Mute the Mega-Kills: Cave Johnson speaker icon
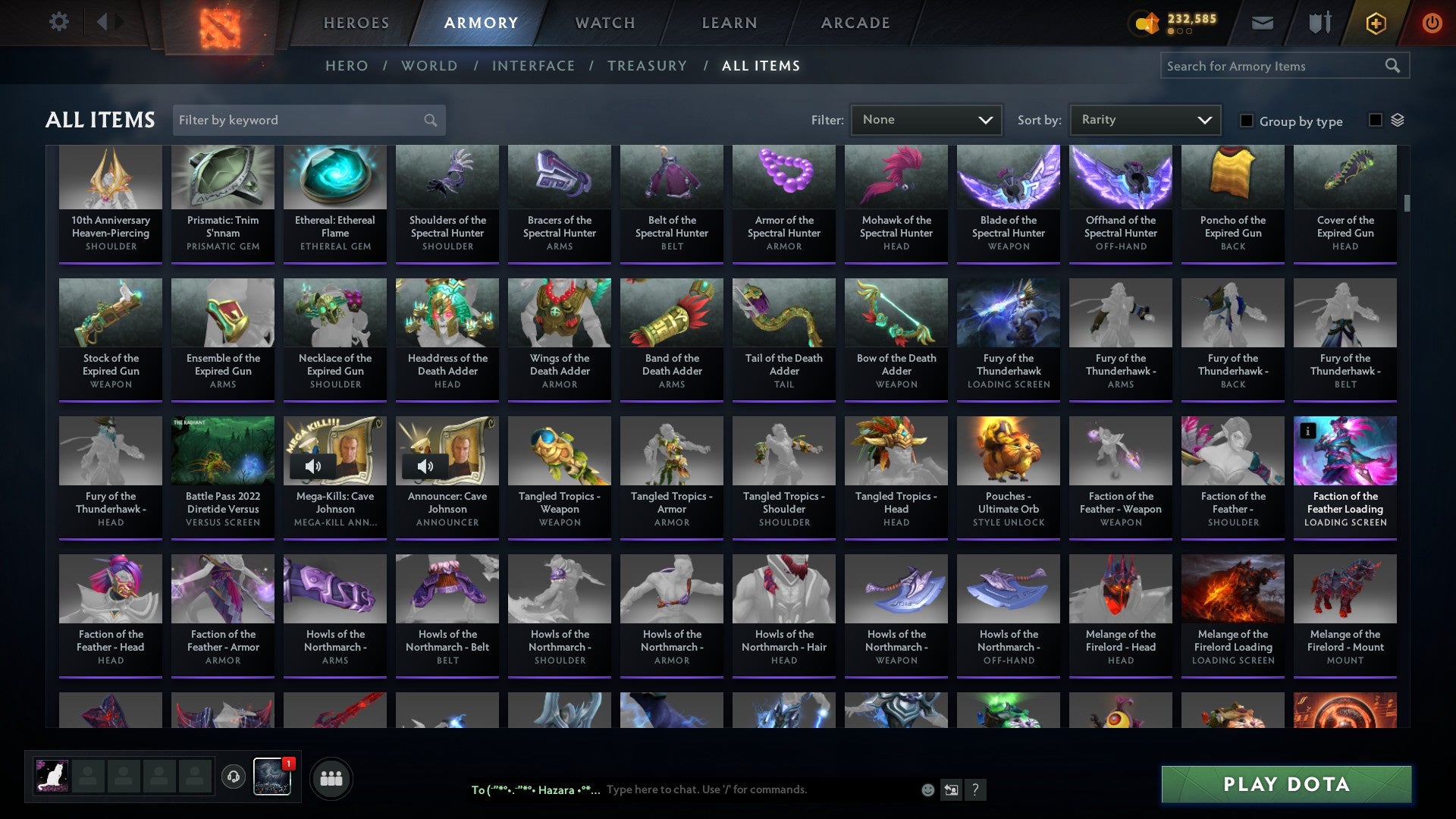The height and width of the screenshot is (819, 1456). (314, 466)
